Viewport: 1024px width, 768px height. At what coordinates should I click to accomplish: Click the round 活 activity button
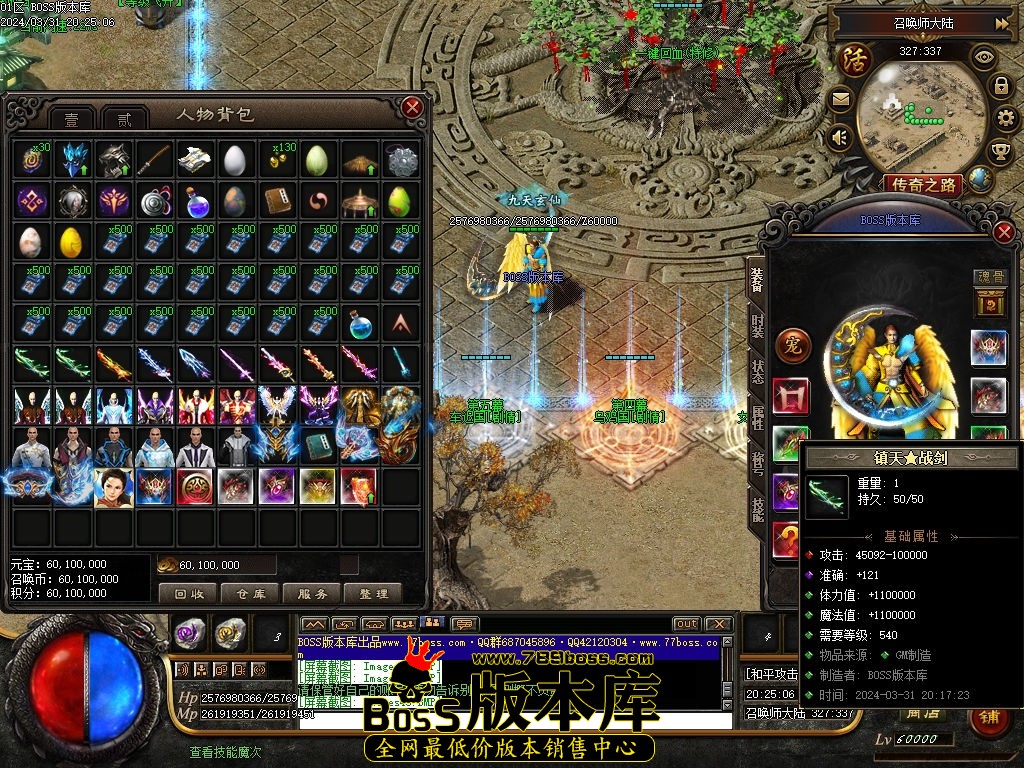tap(856, 59)
